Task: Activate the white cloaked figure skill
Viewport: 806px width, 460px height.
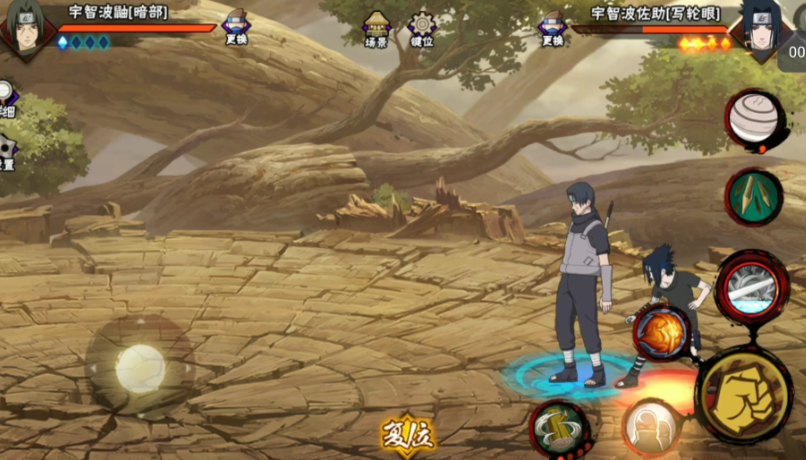Action: pyautogui.click(x=653, y=428)
